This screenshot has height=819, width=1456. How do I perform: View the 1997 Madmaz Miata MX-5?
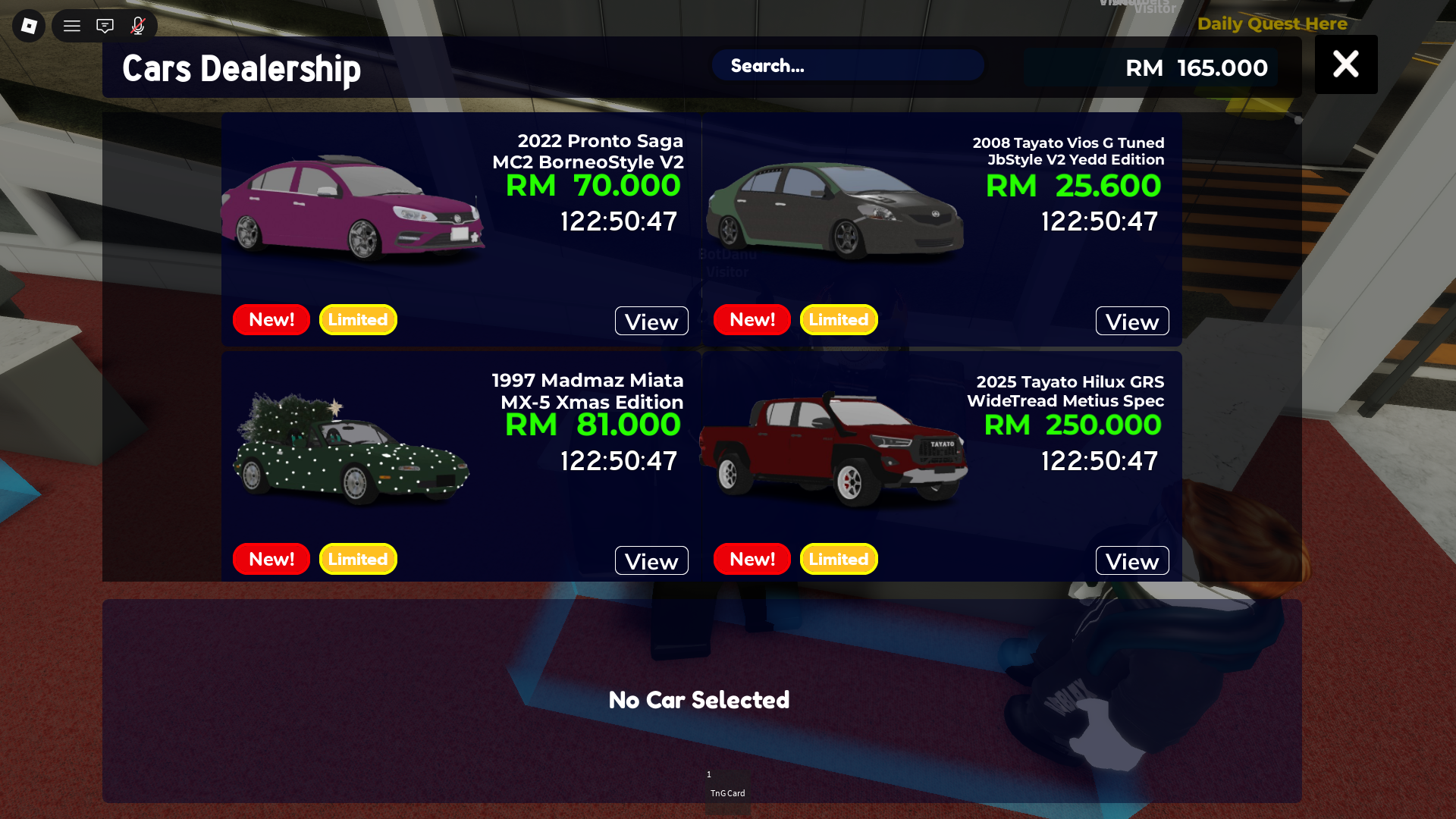(x=651, y=560)
